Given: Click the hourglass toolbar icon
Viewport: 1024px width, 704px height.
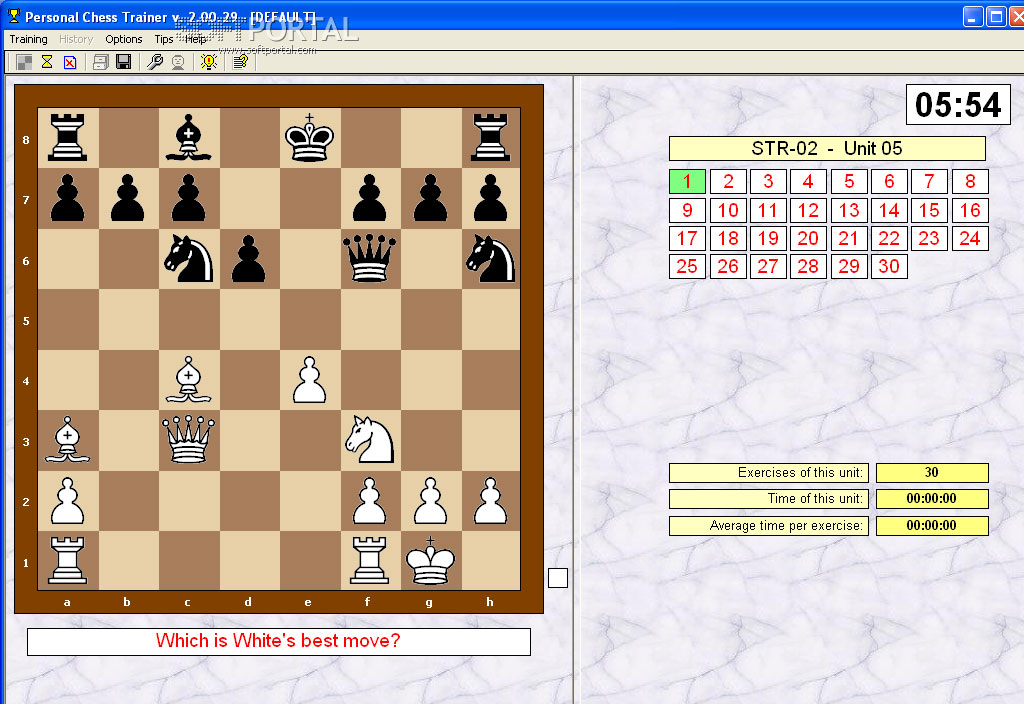Looking at the screenshot, I should tap(47, 62).
